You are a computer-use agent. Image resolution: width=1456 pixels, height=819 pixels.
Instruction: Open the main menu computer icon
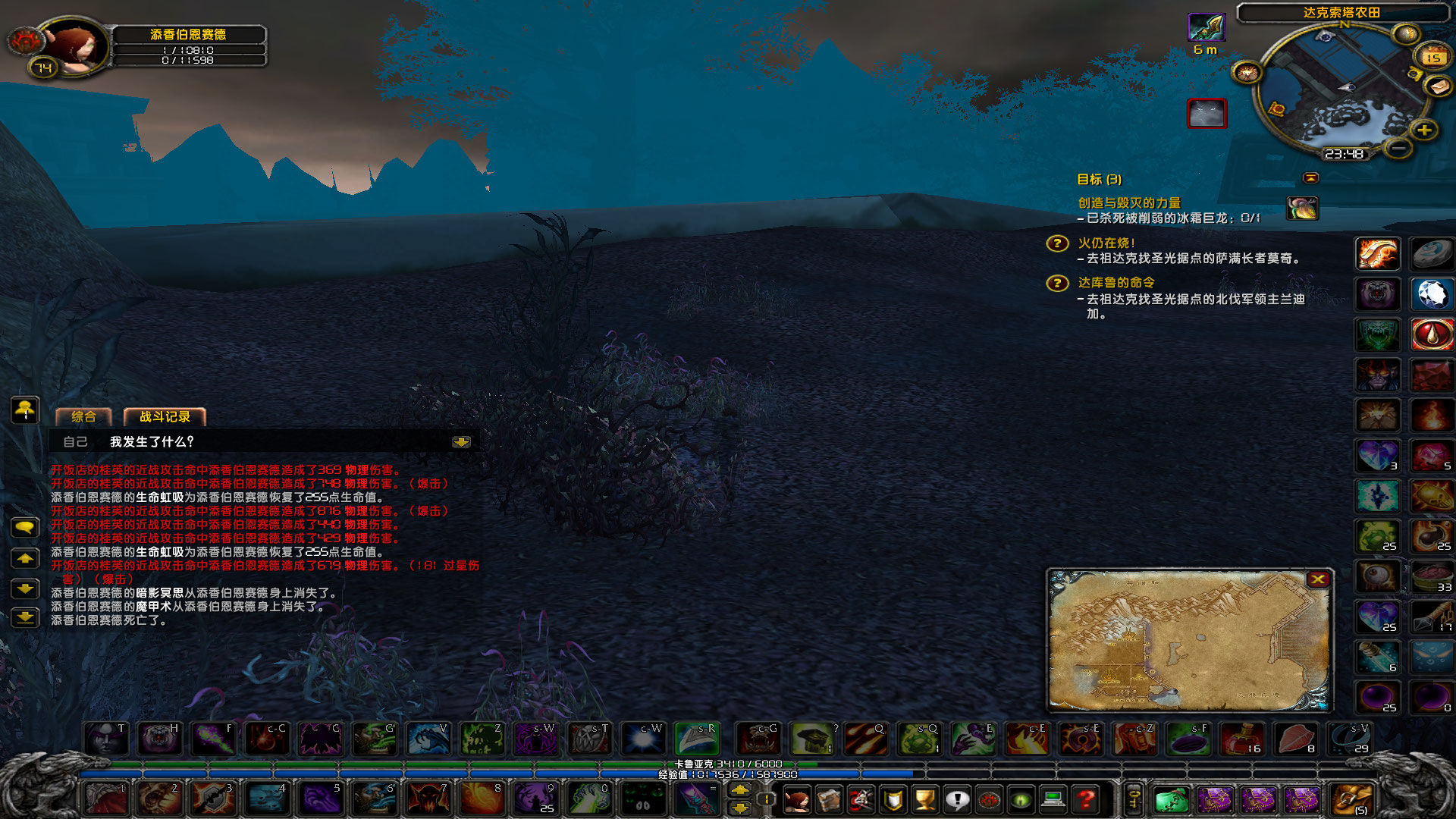(x=1053, y=800)
